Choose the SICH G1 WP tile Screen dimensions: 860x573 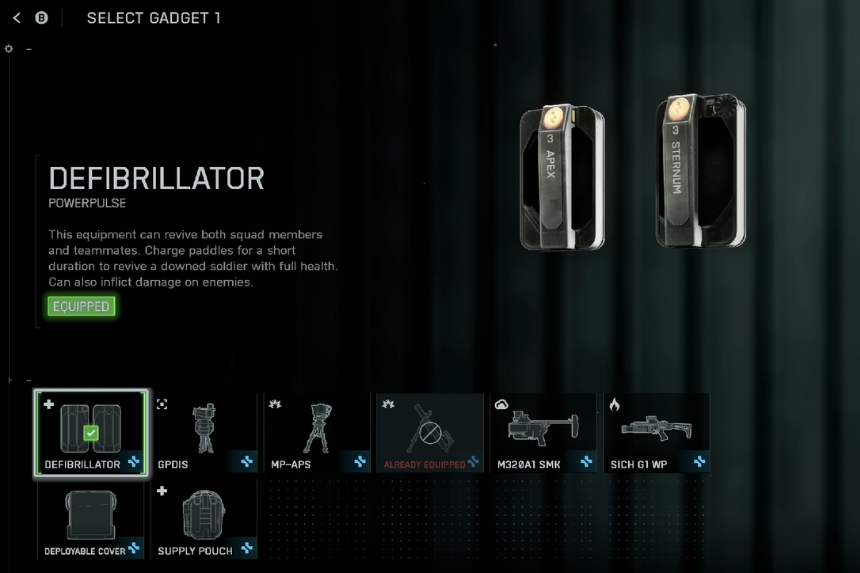point(656,433)
